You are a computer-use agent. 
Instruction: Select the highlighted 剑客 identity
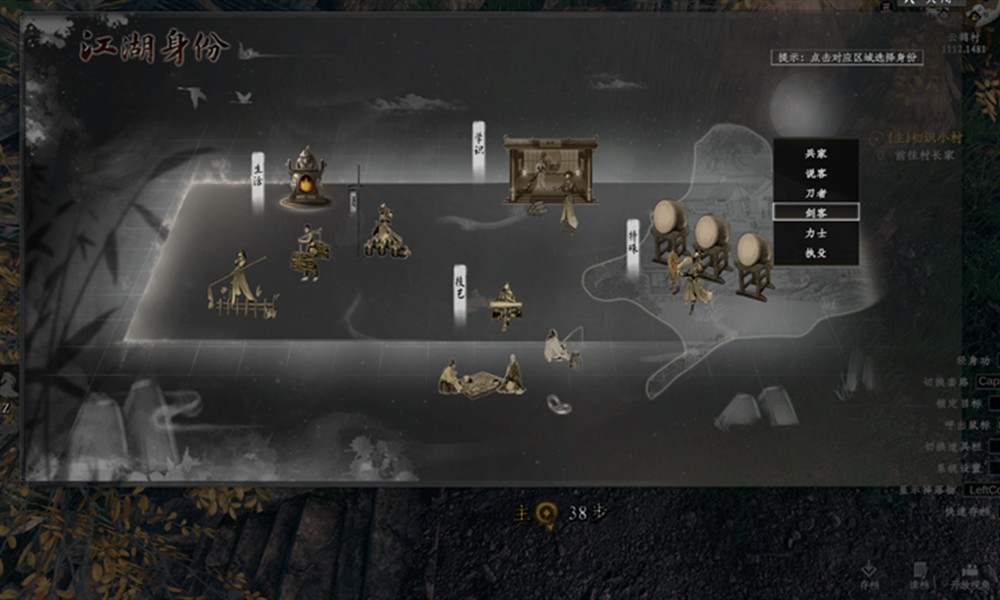pyautogui.click(x=815, y=212)
